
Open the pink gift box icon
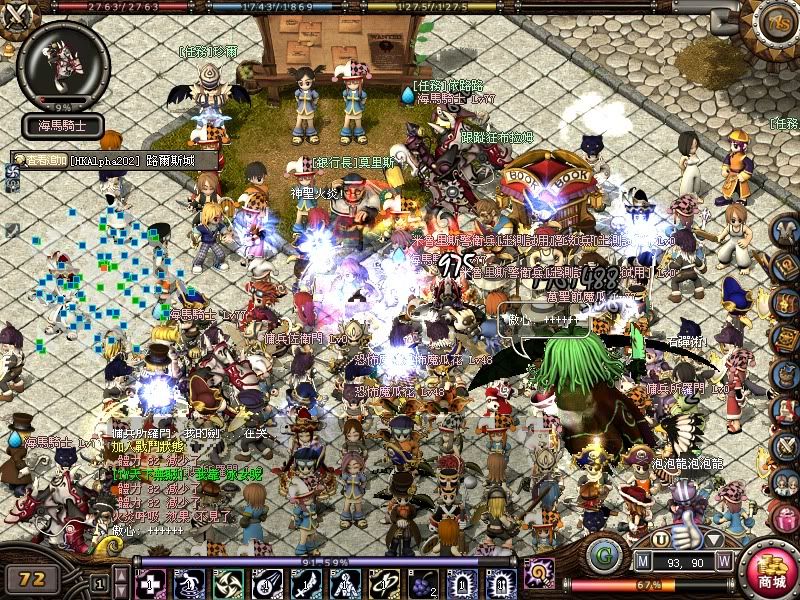click(785, 519)
